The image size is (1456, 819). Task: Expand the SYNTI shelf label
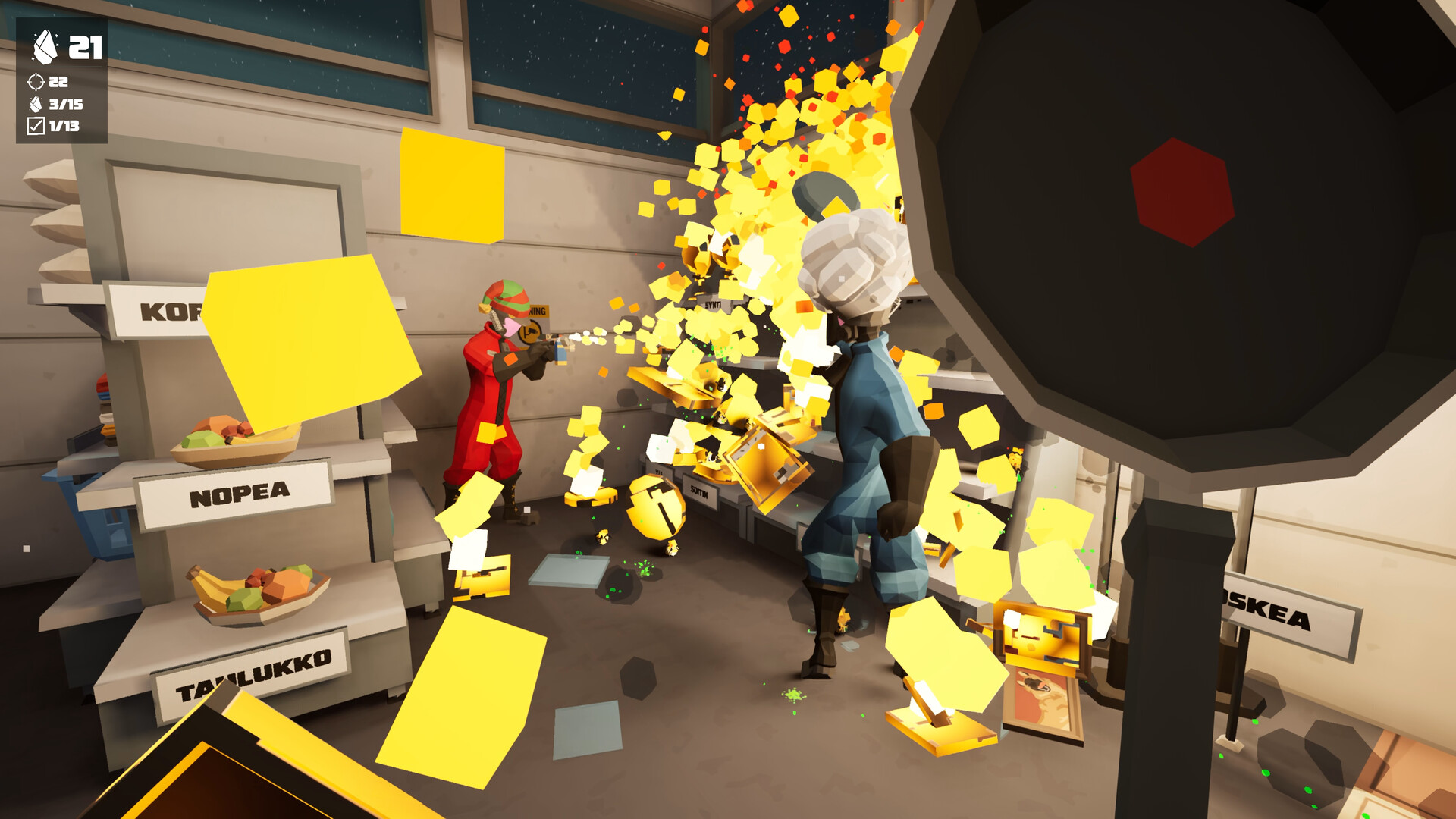coord(712,303)
